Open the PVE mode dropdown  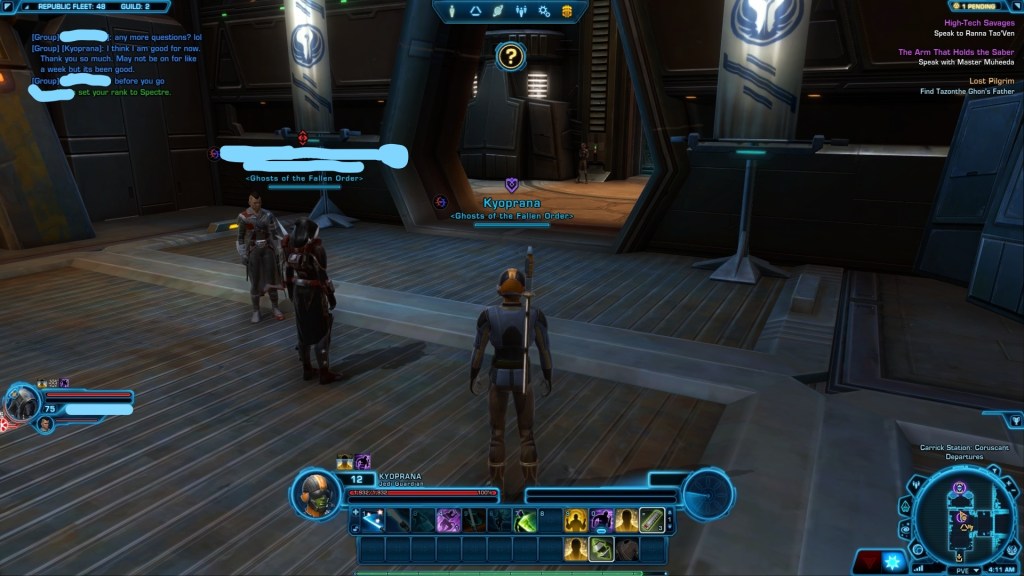click(963, 569)
